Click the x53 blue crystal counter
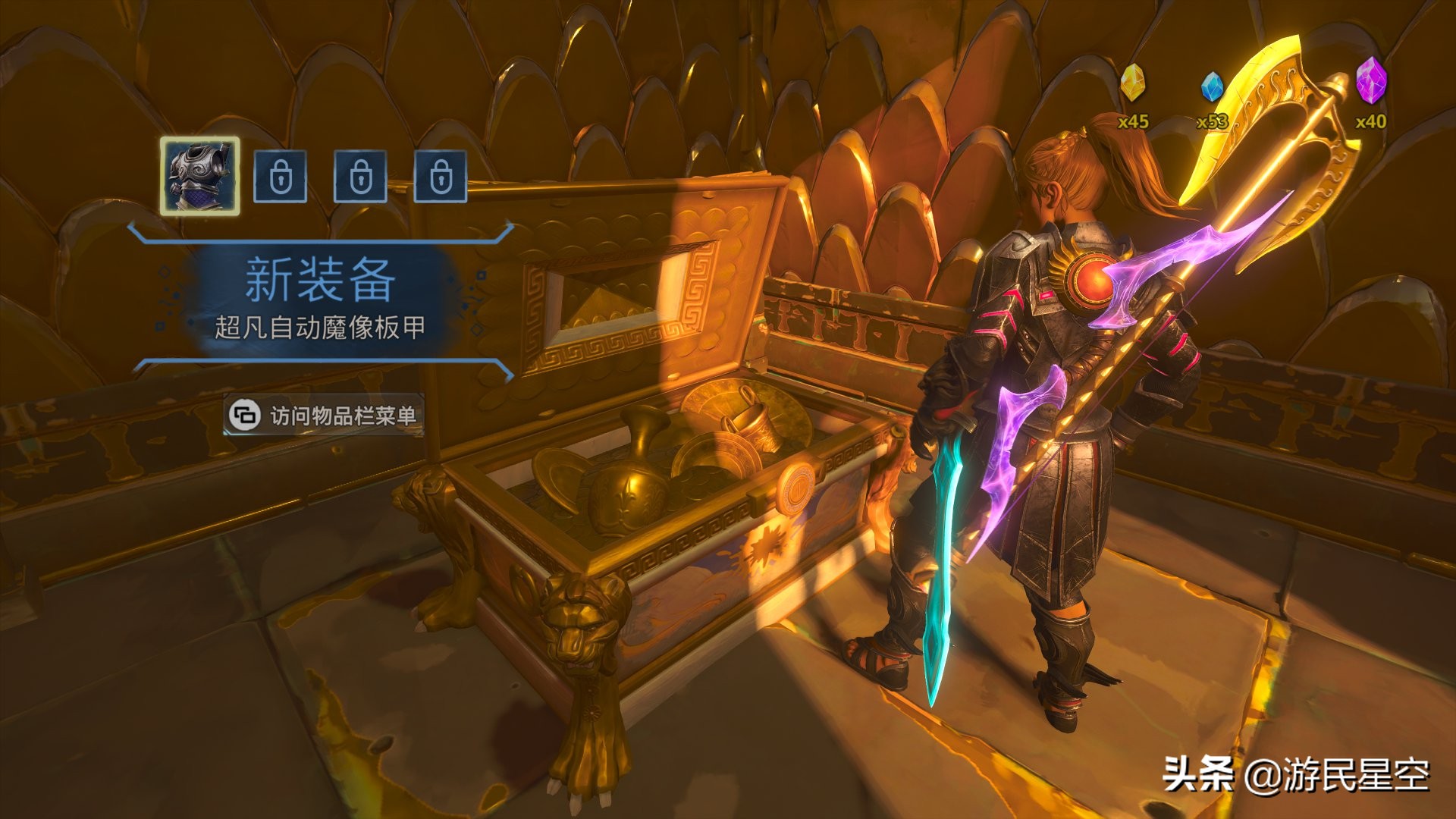Image resolution: width=1456 pixels, height=819 pixels. click(1212, 121)
